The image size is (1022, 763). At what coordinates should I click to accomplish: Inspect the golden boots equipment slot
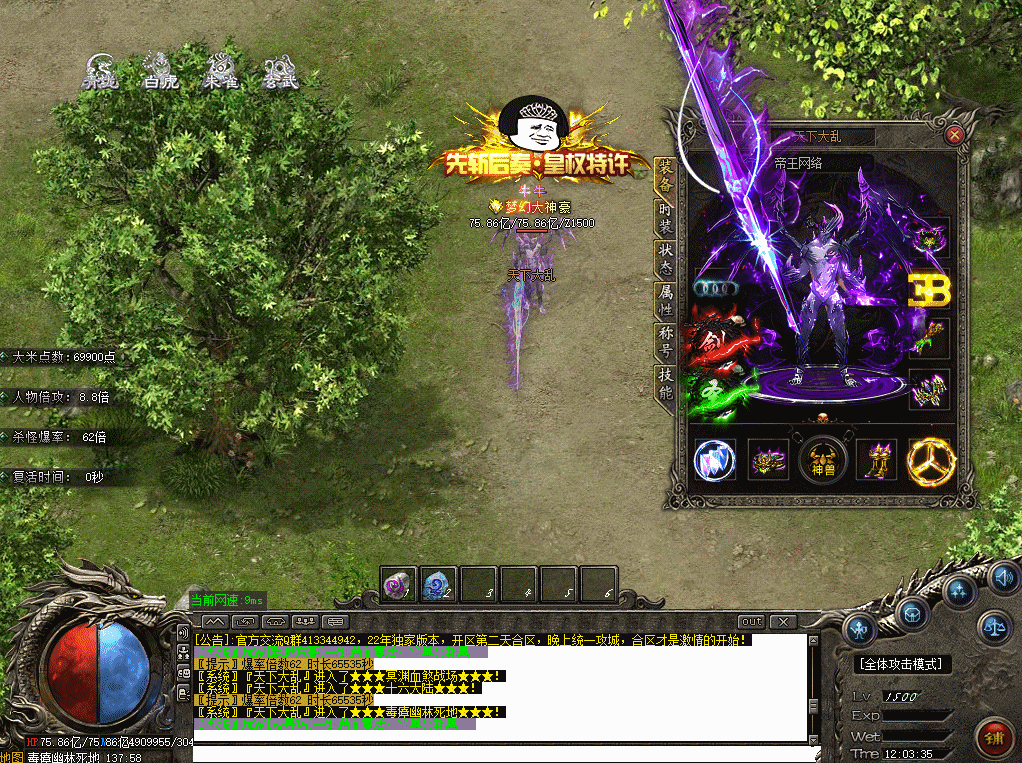click(877, 461)
